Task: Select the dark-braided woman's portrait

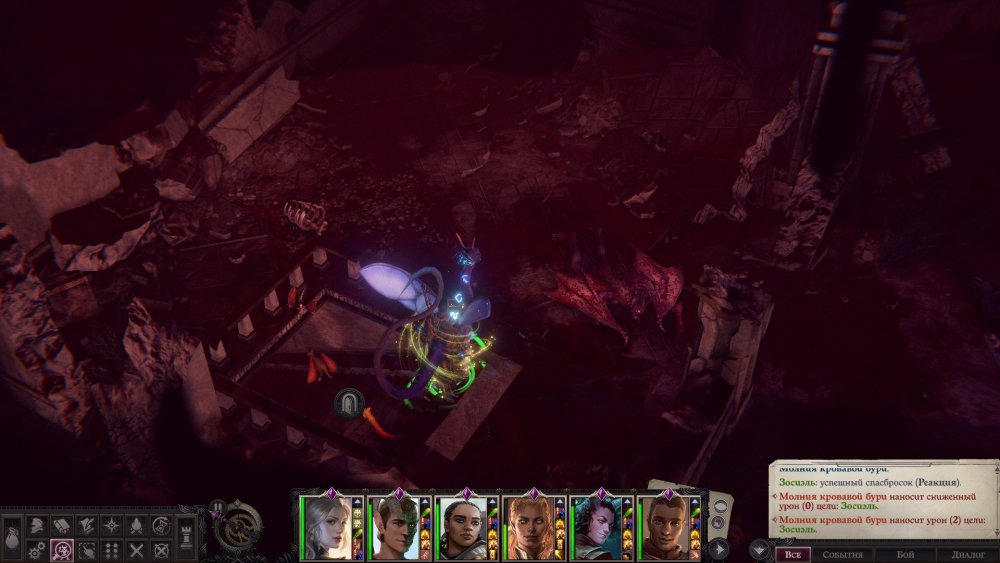Action: coord(461,527)
